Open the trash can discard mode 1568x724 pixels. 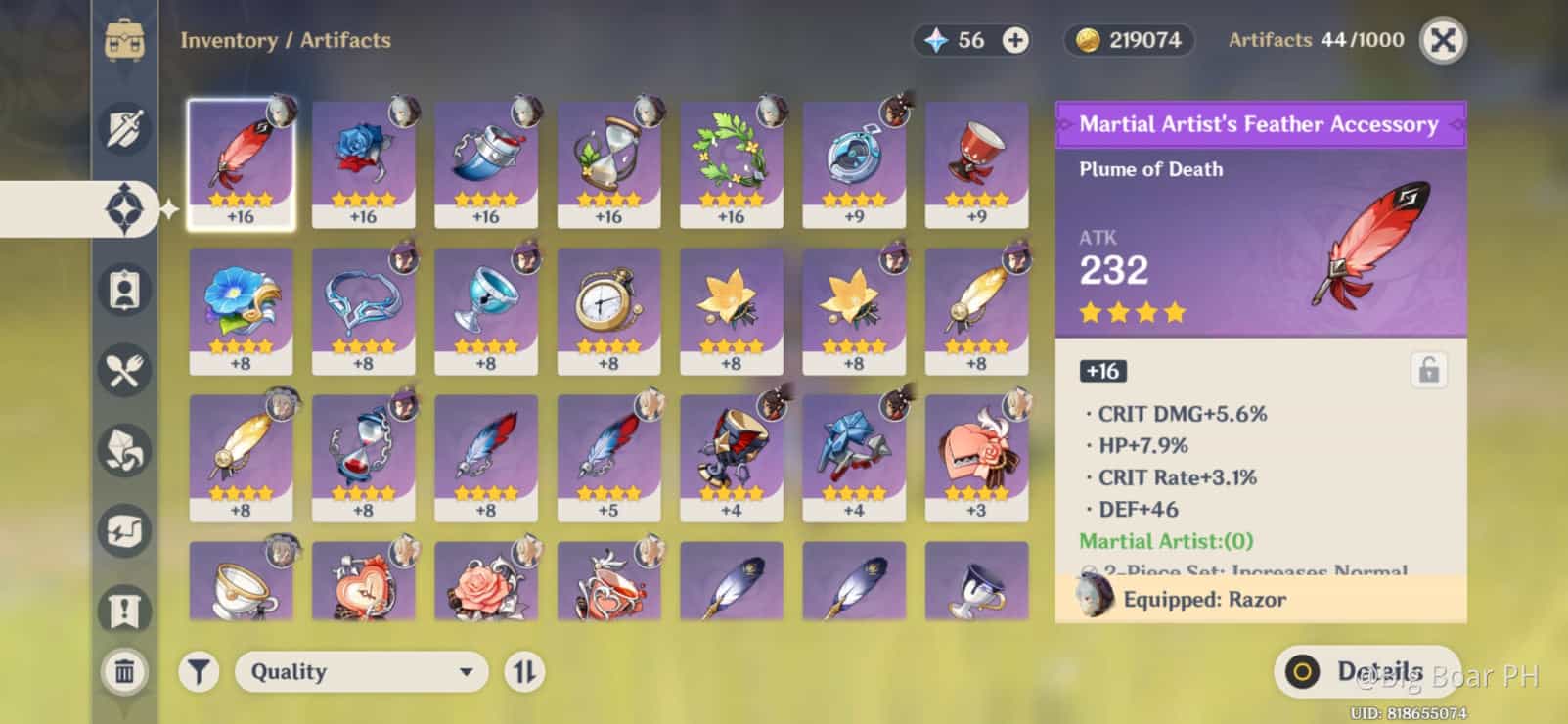click(x=124, y=671)
